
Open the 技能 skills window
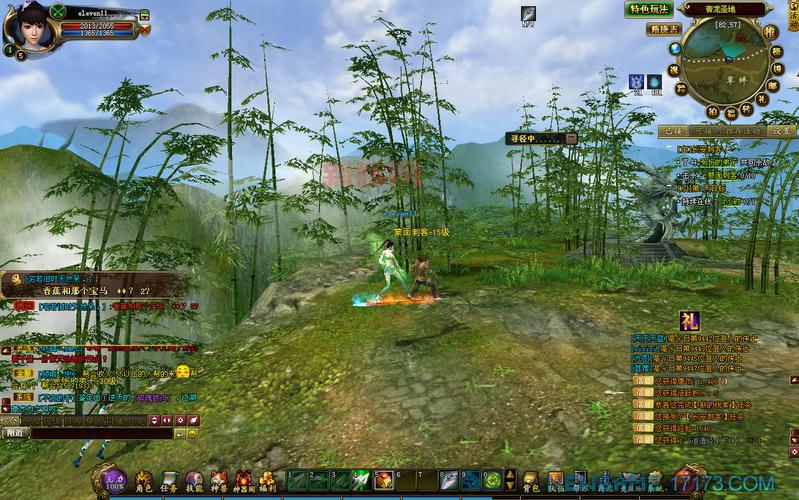194,481
